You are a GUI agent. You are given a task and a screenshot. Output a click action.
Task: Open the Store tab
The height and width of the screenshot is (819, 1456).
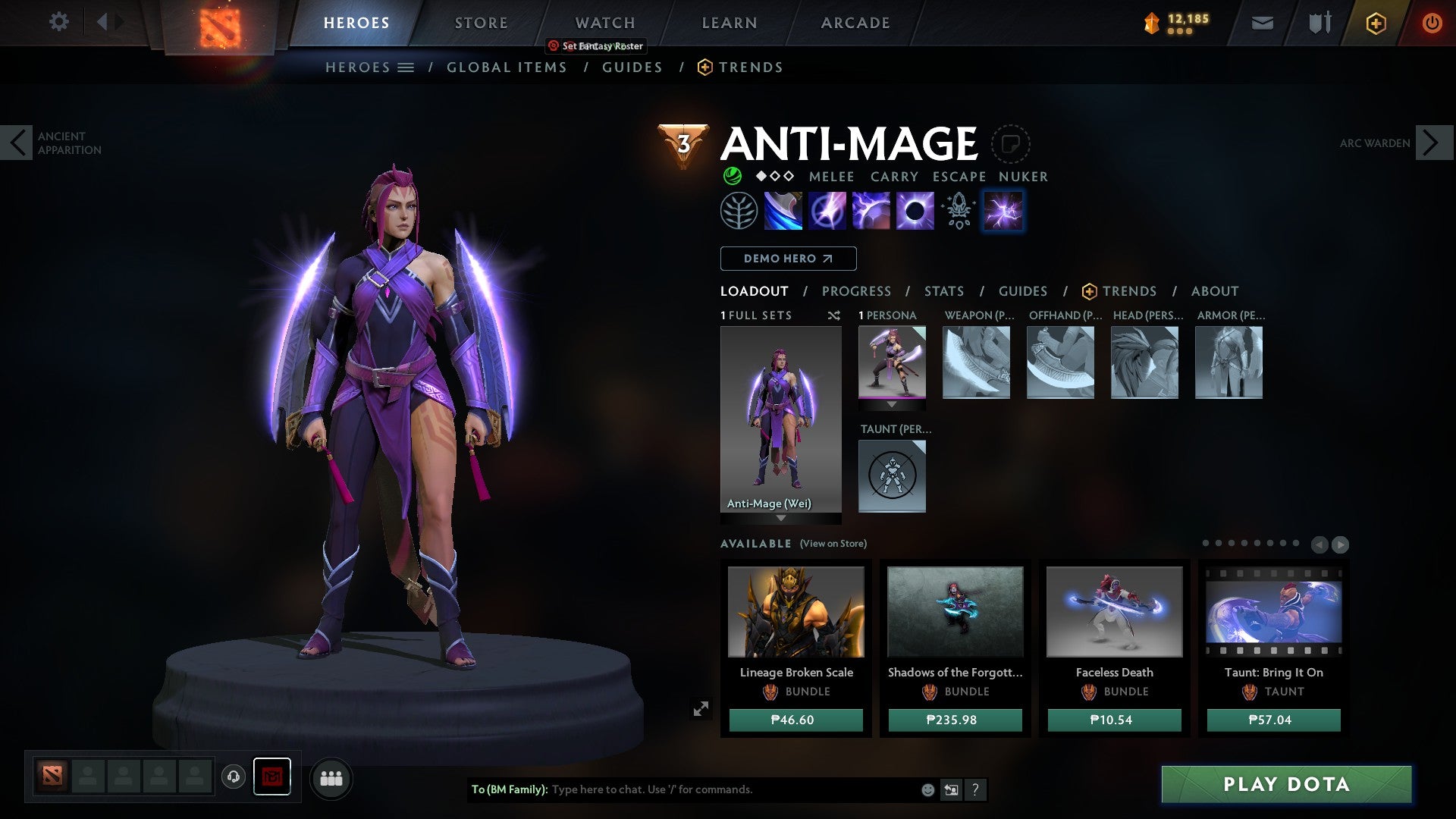pos(481,23)
